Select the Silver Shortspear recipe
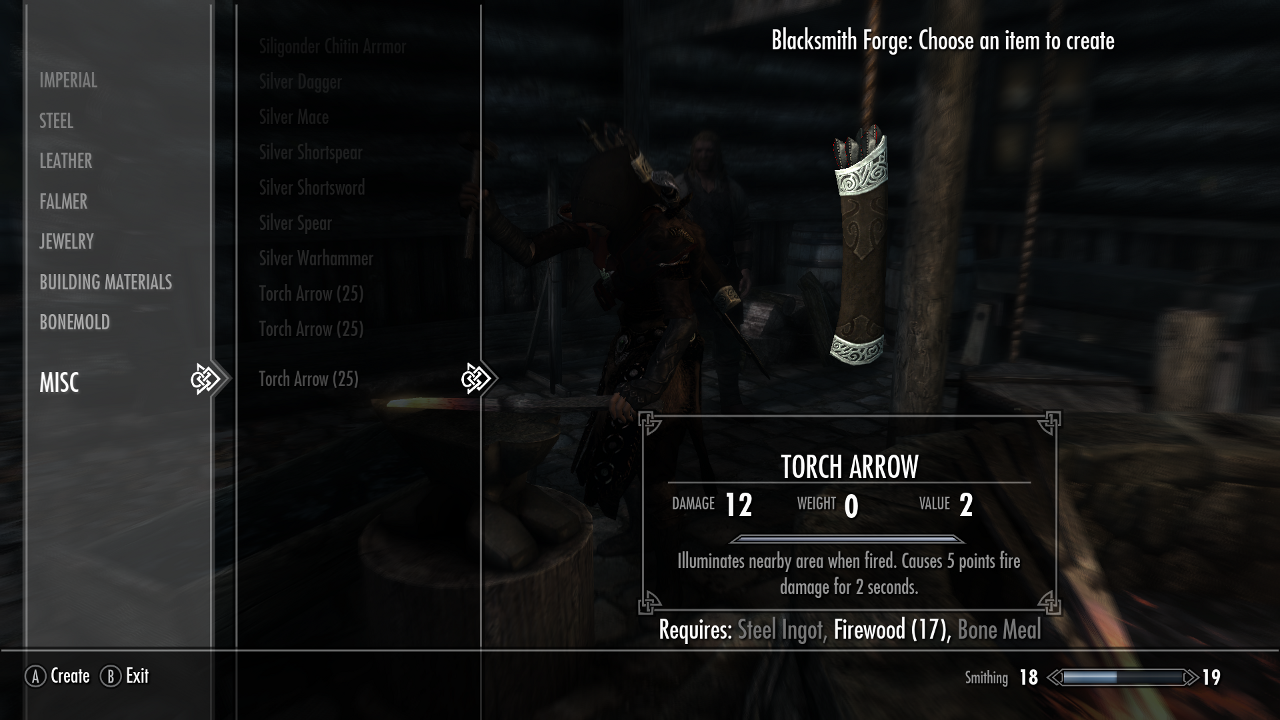The height and width of the screenshot is (720, 1280). click(x=310, y=152)
